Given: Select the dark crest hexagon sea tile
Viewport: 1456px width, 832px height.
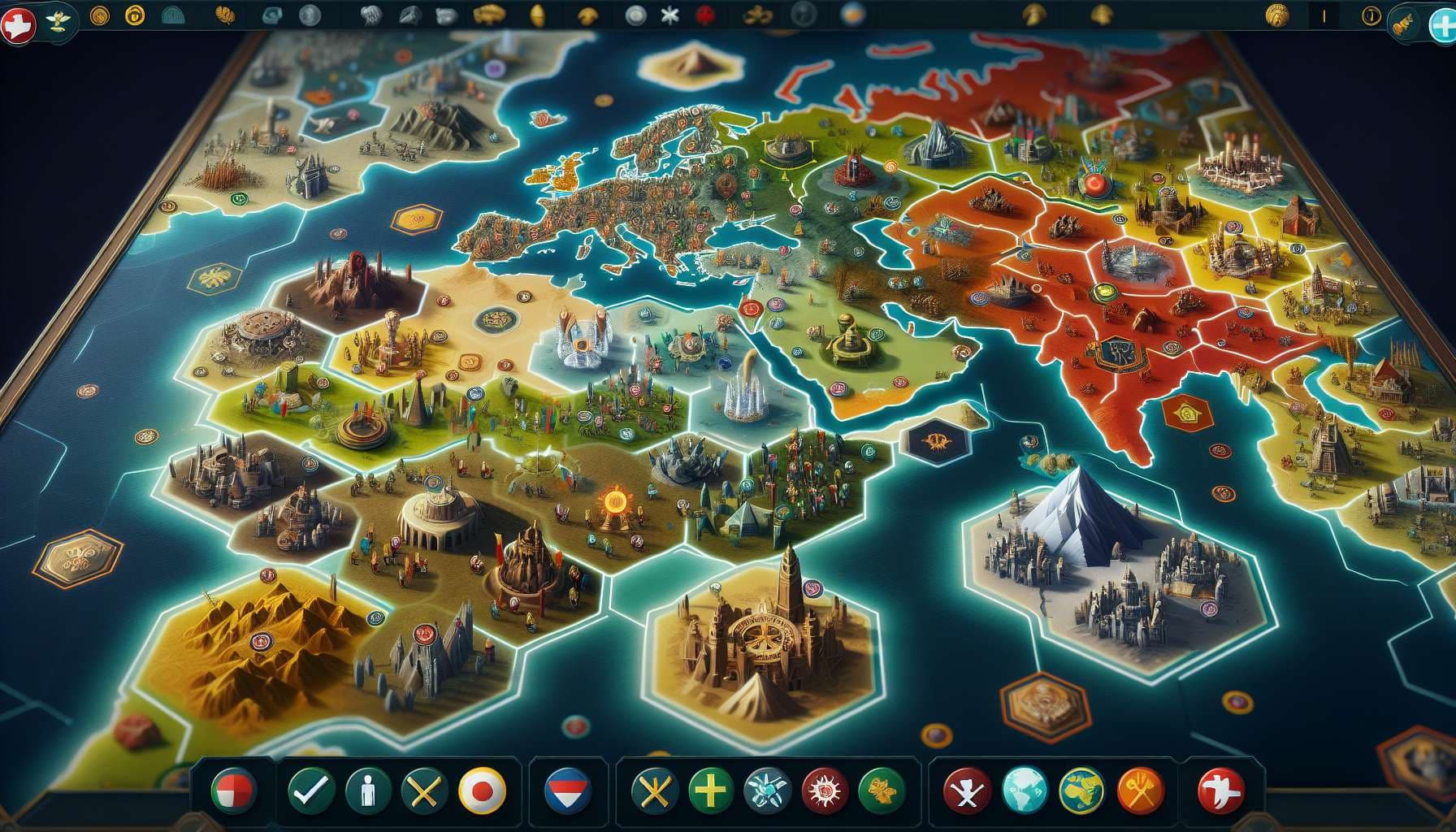Looking at the screenshot, I should [937, 441].
